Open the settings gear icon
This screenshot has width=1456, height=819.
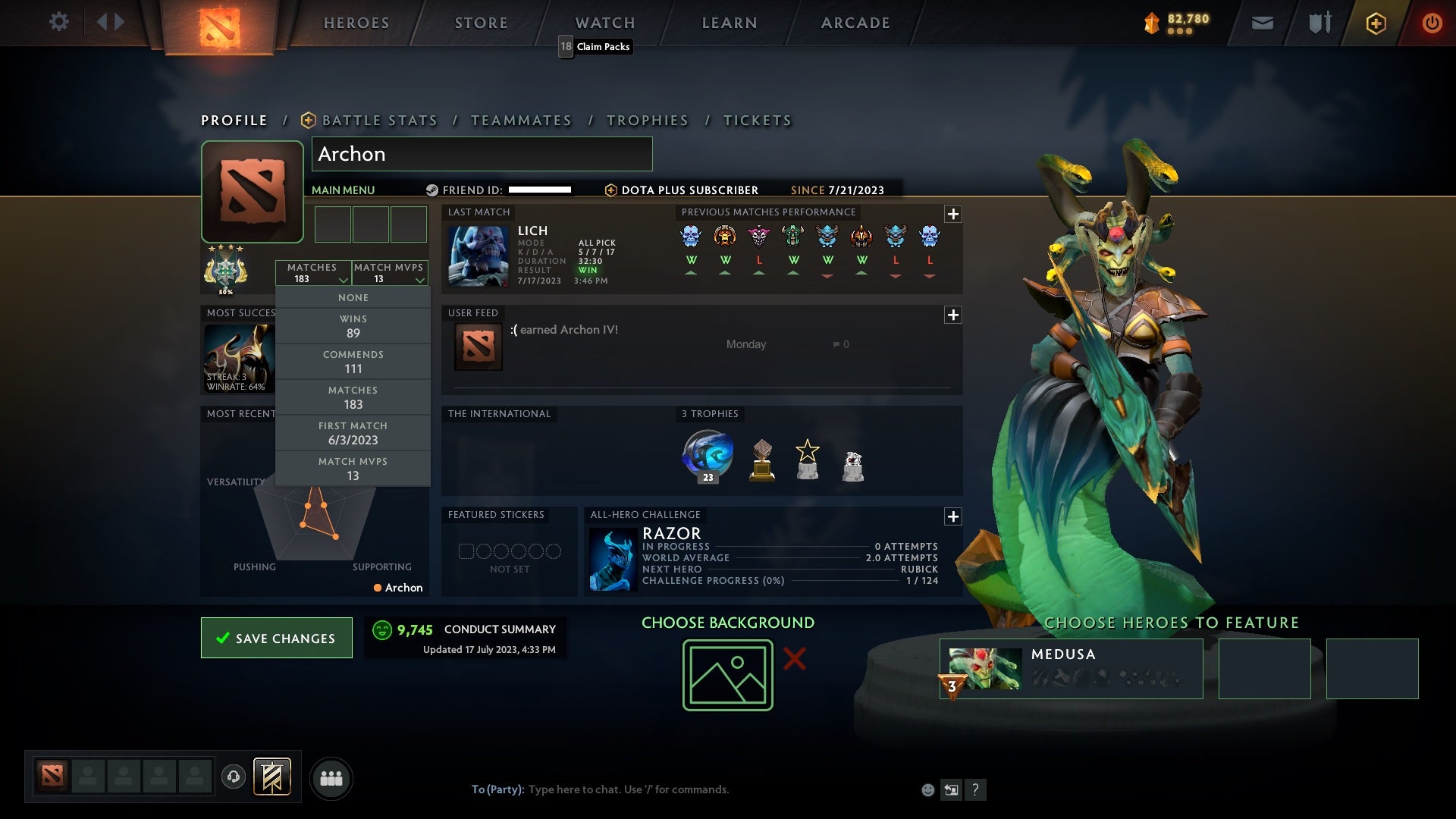(x=59, y=22)
